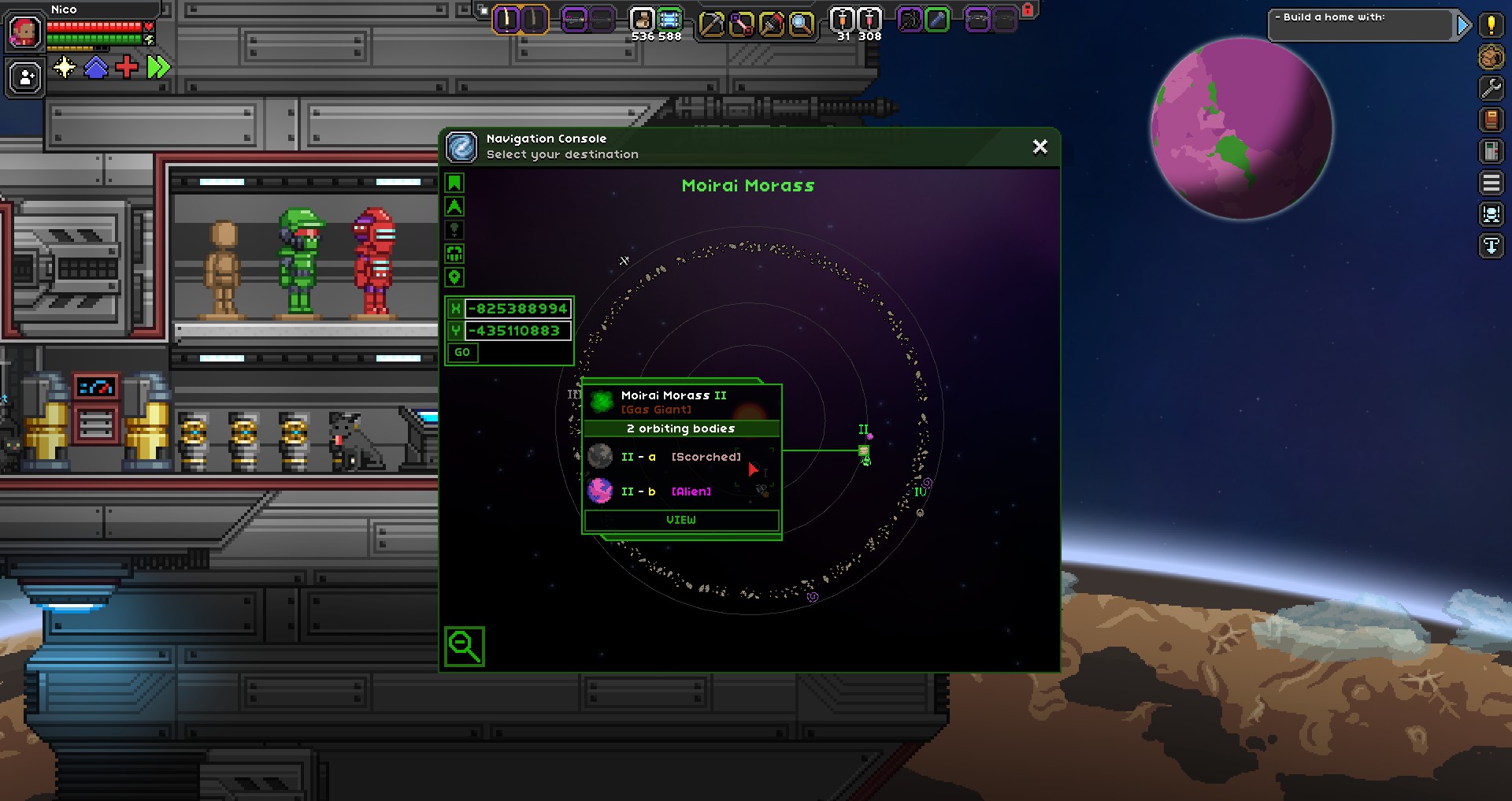The image size is (1512, 801).
Task: Open the codex book icon
Action: click(x=1491, y=120)
